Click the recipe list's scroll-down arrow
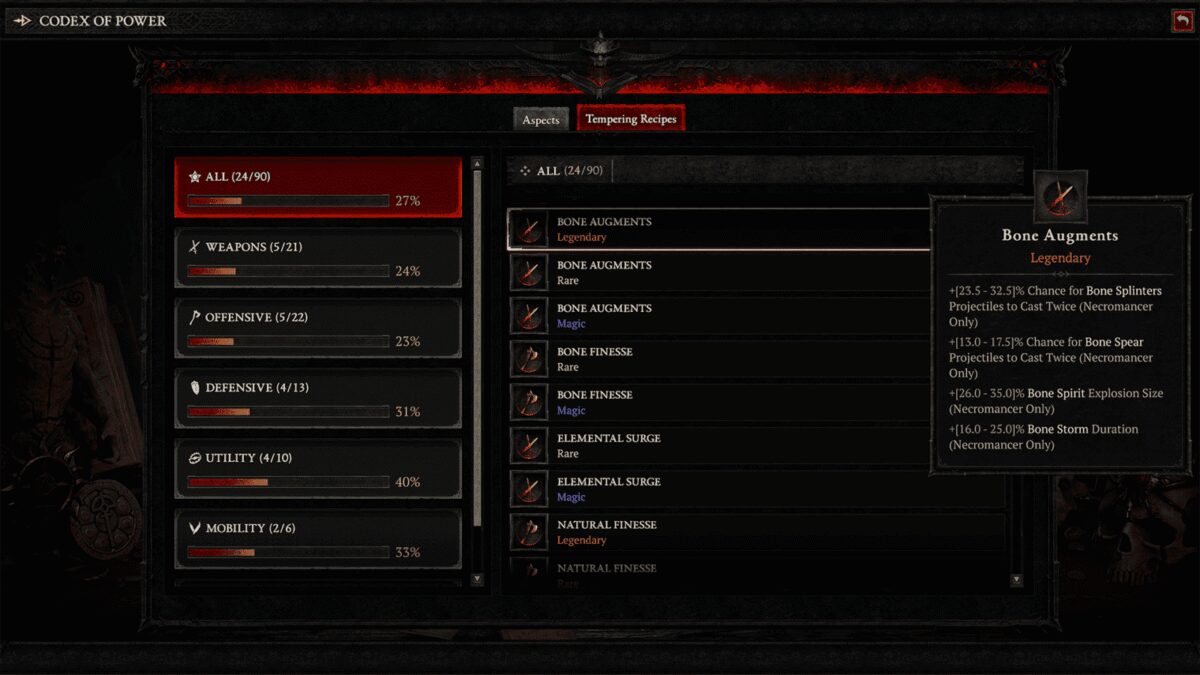1200x675 pixels. pyautogui.click(x=1017, y=580)
